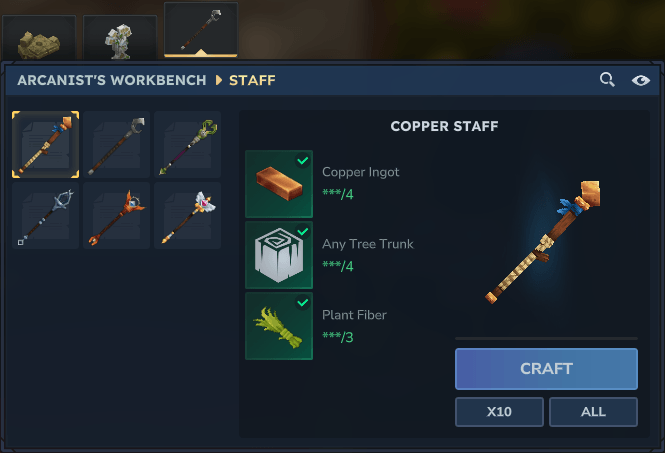This screenshot has width=665, height=453.
Task: Craft the Copper Staff
Action: click(546, 368)
